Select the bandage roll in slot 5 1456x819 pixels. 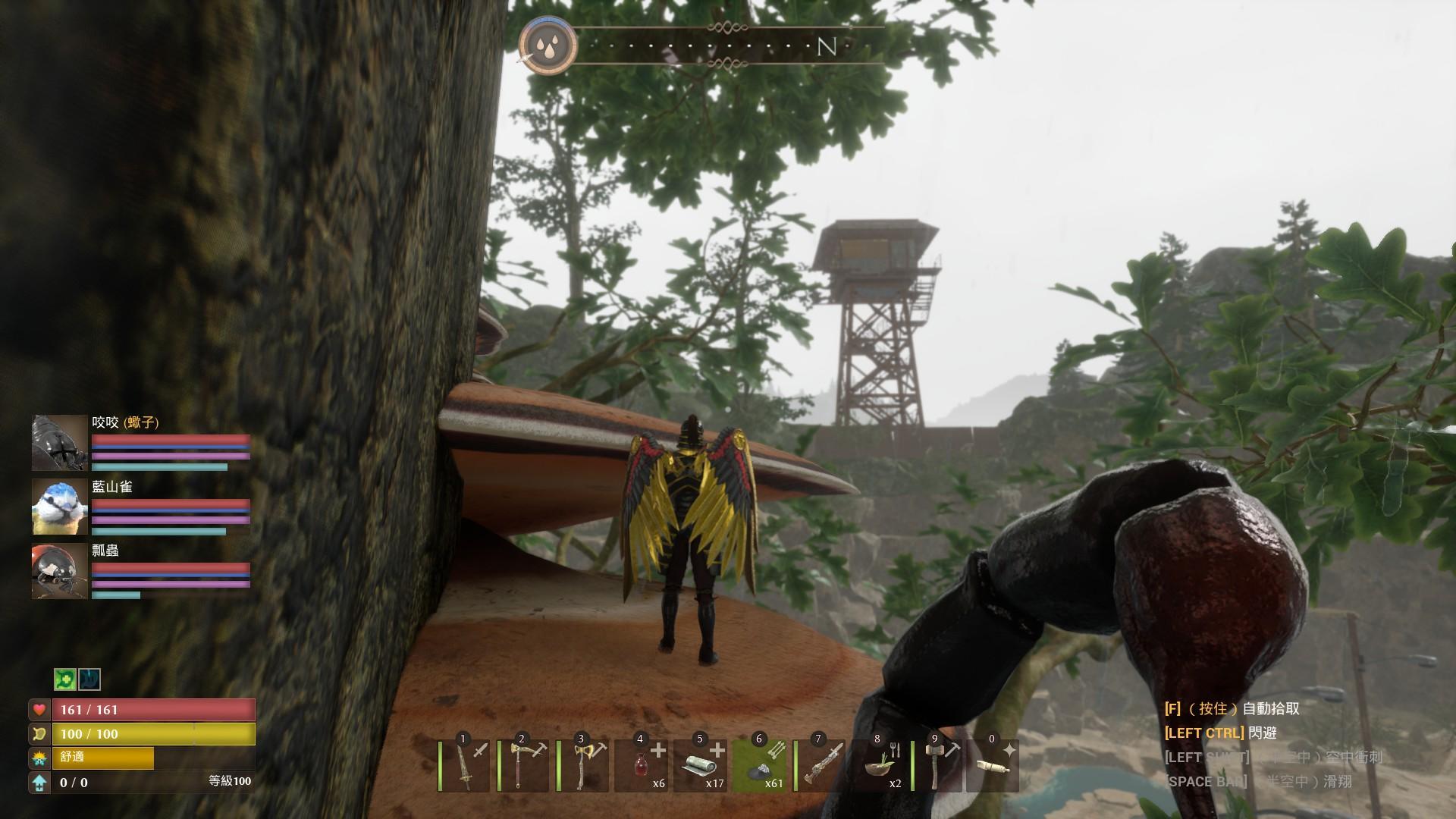tap(701, 765)
